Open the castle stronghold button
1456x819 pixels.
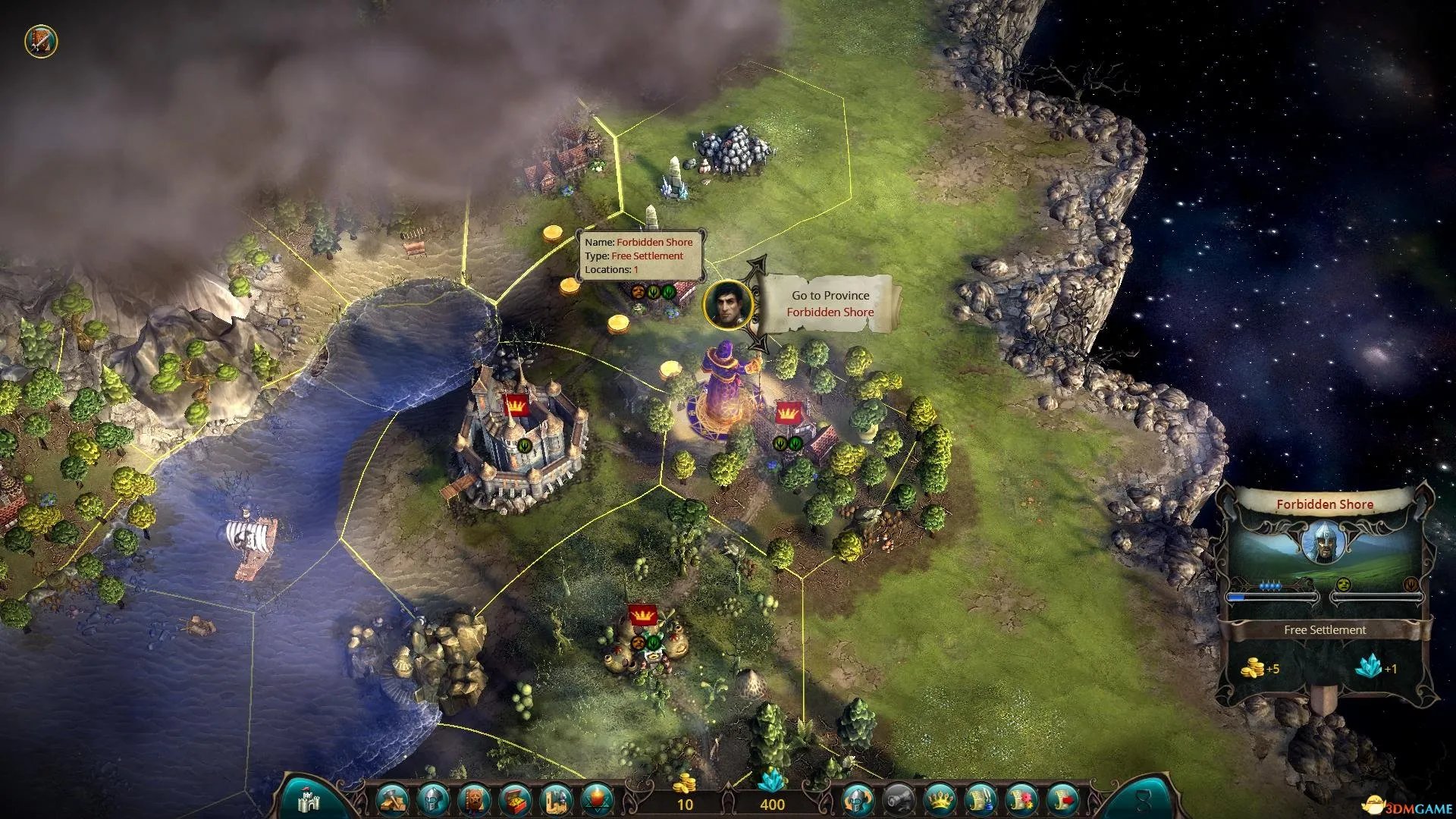[x=309, y=800]
